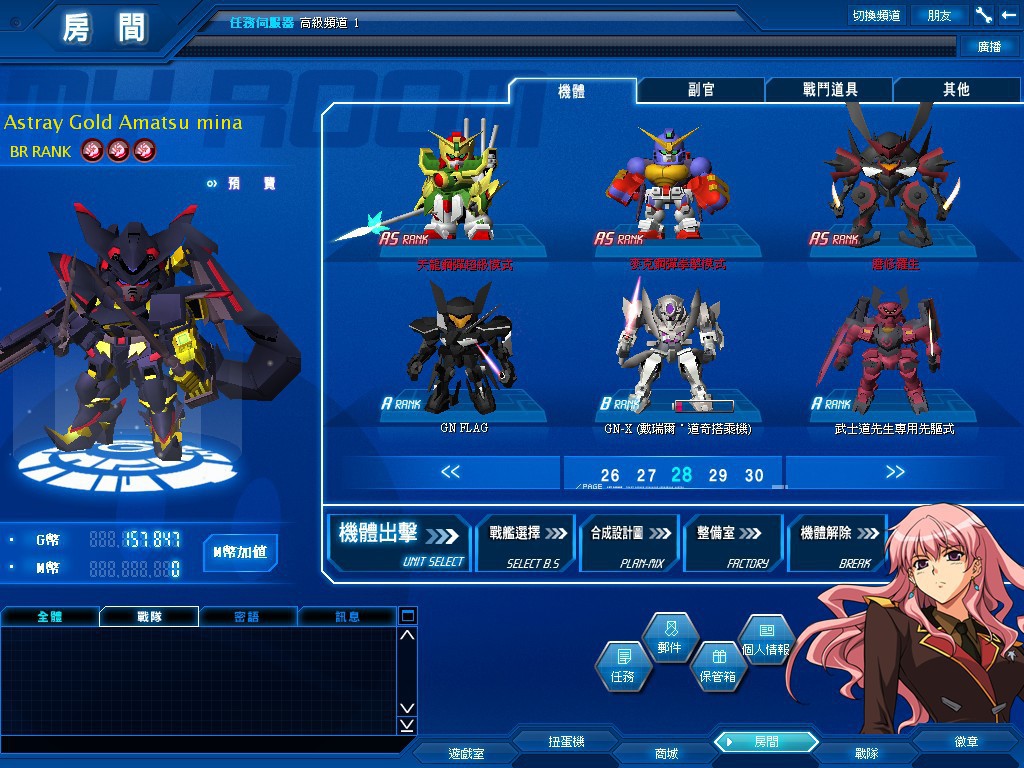1024x768 pixels.
Task: Go to the previous unit page arrow
Action: click(450, 472)
